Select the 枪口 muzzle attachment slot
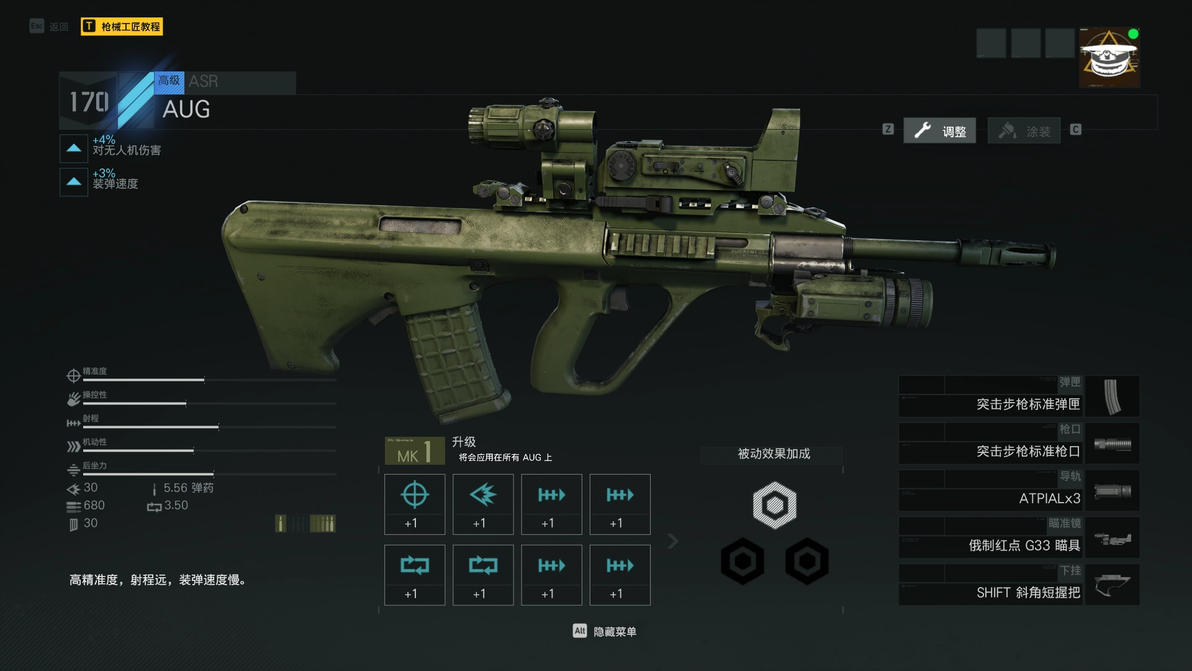 [x=1018, y=444]
